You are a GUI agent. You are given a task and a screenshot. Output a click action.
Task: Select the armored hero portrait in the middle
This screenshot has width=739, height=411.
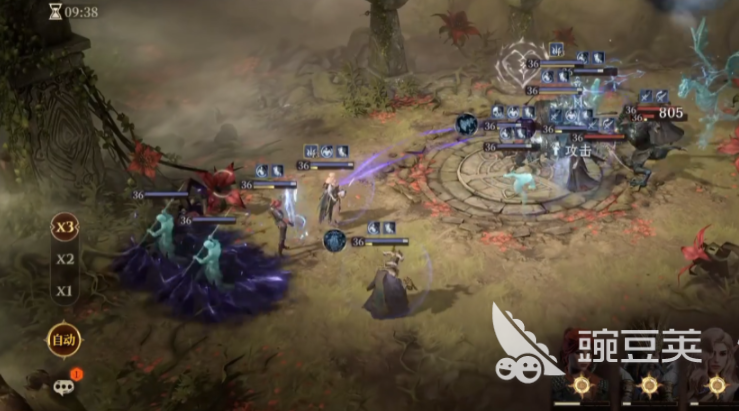point(651,368)
